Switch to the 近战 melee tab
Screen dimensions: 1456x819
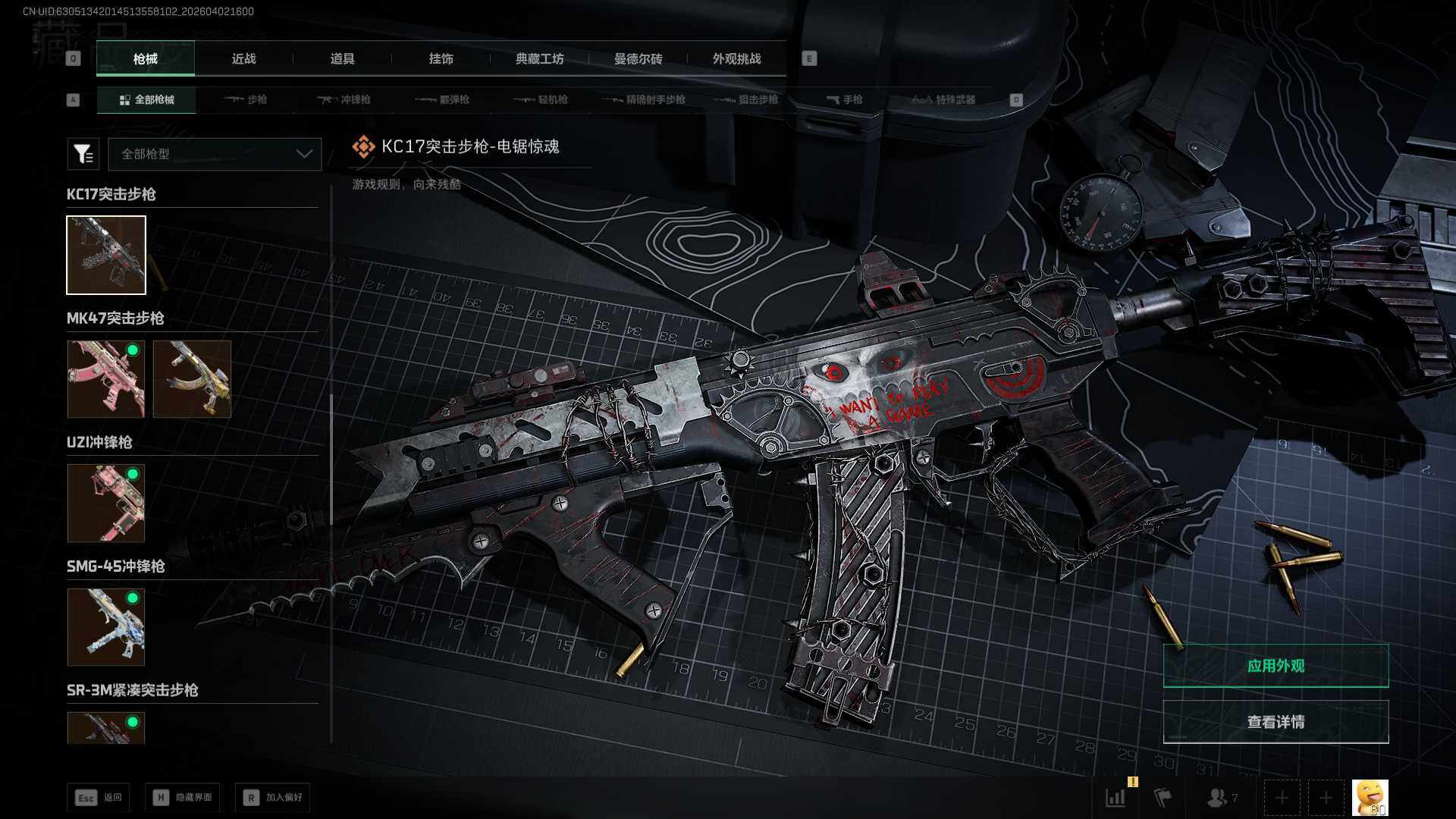coord(243,58)
